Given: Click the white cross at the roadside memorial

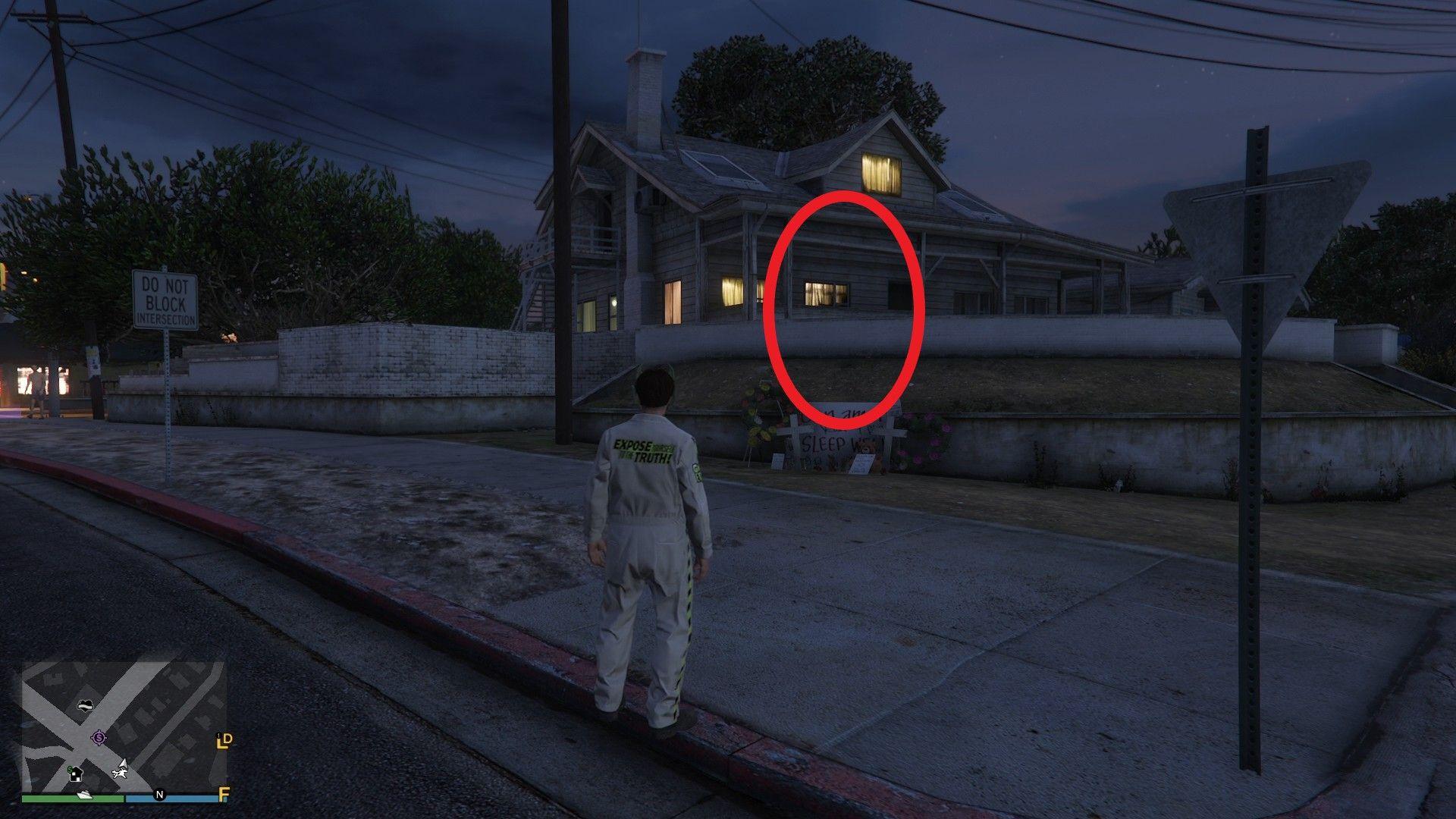Looking at the screenshot, I should pos(795,431).
